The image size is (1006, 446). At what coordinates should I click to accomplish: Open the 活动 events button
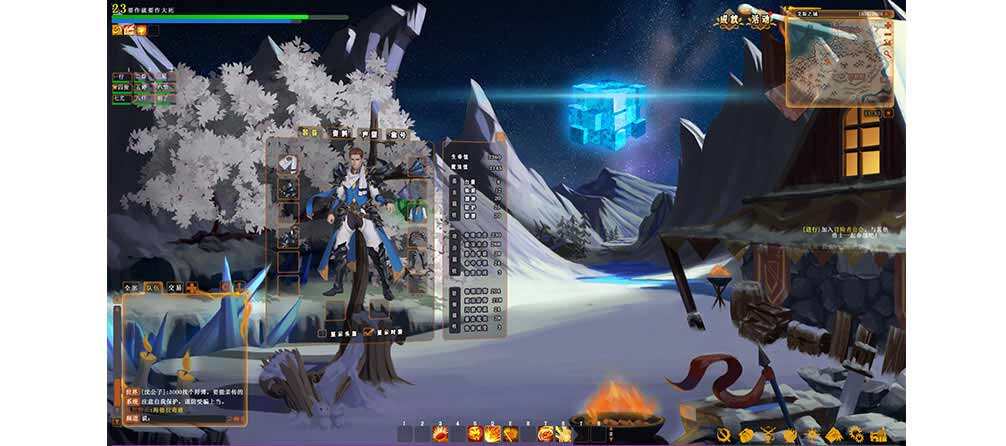[760, 19]
